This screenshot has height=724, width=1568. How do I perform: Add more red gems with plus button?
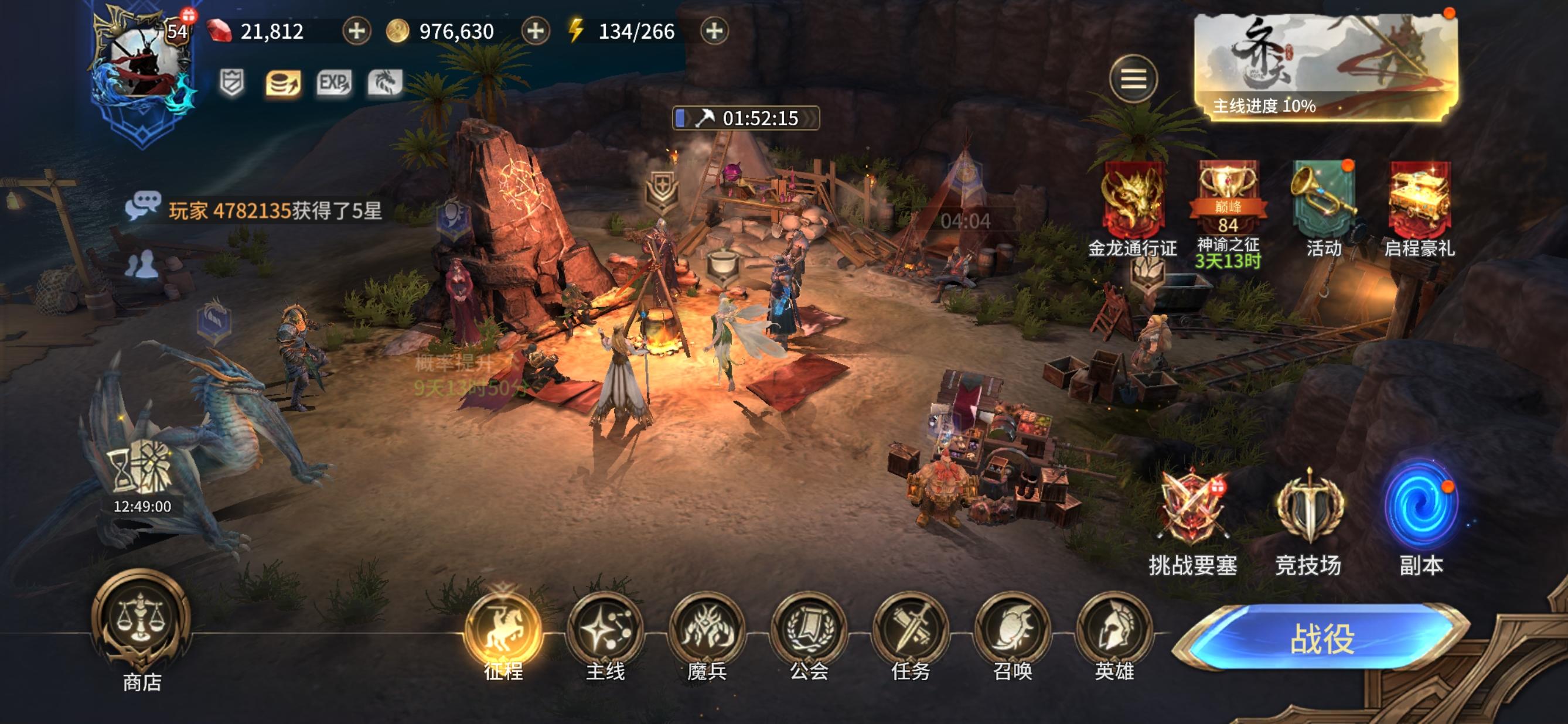point(356,30)
